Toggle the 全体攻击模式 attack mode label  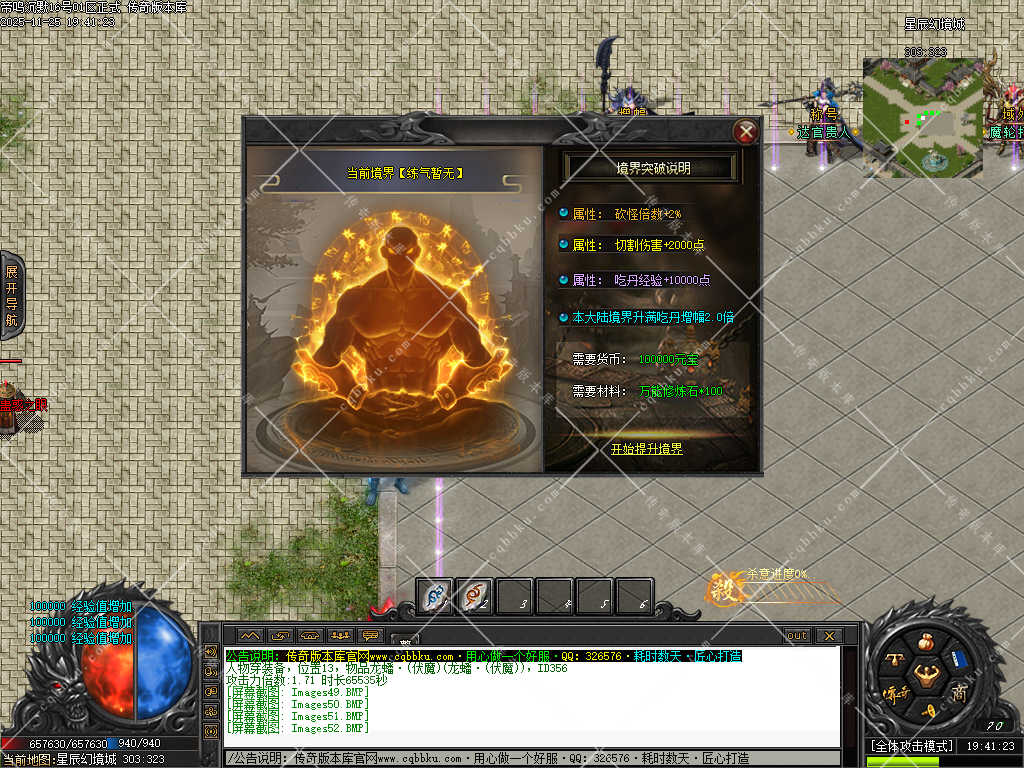(x=910, y=746)
